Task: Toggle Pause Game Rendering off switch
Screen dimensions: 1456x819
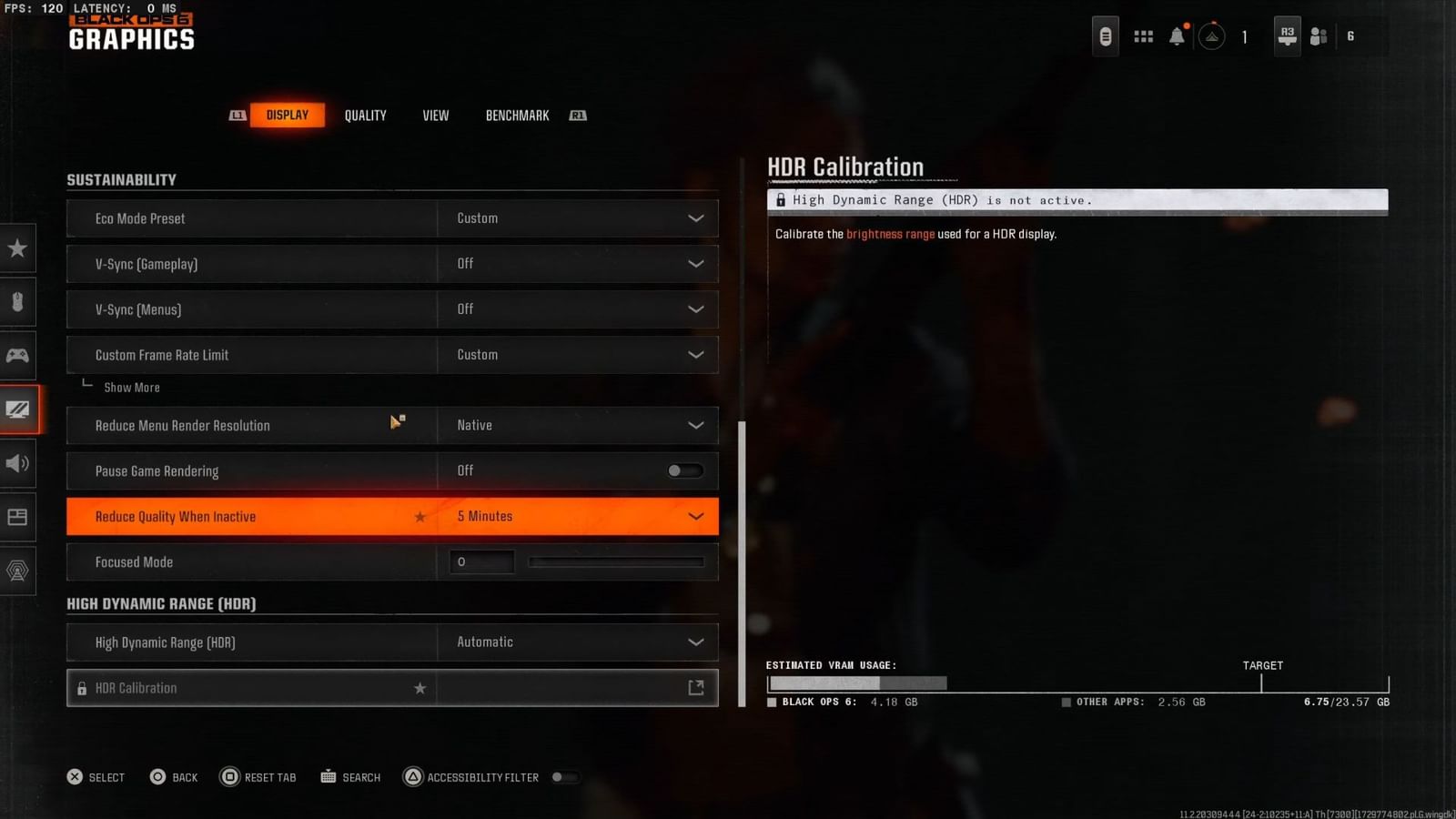Action: (684, 470)
